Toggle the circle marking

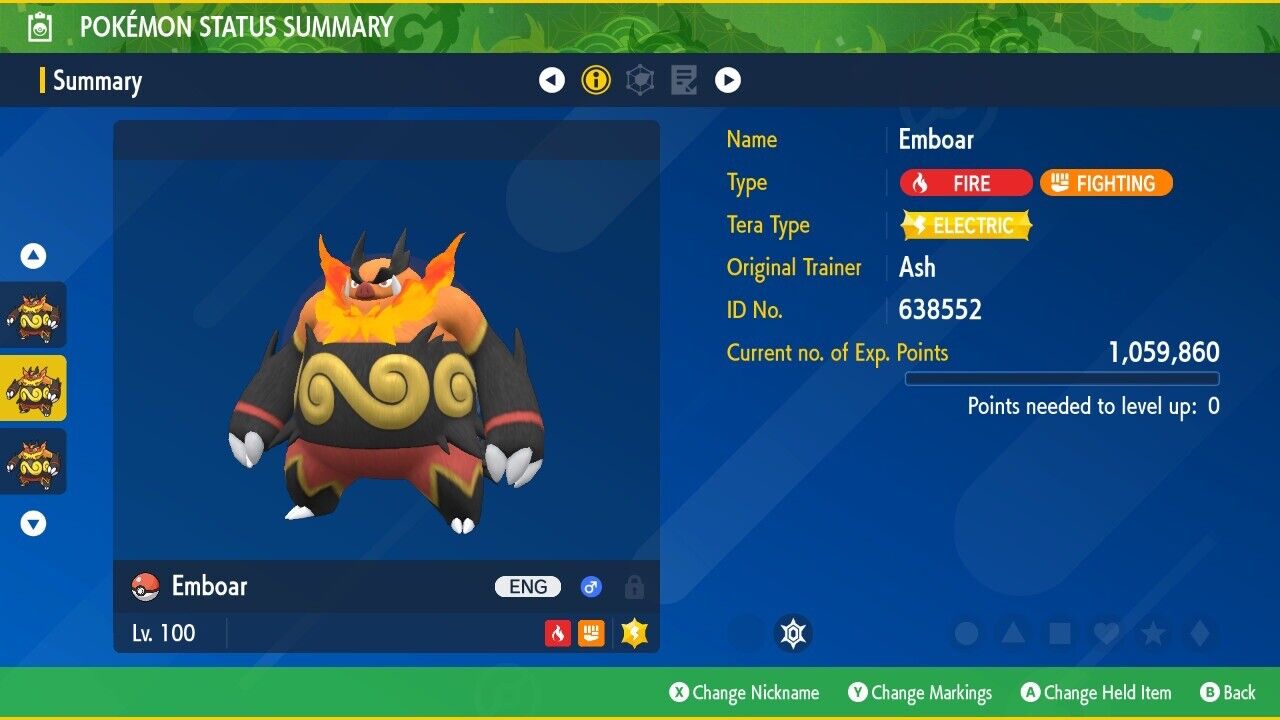pos(967,633)
